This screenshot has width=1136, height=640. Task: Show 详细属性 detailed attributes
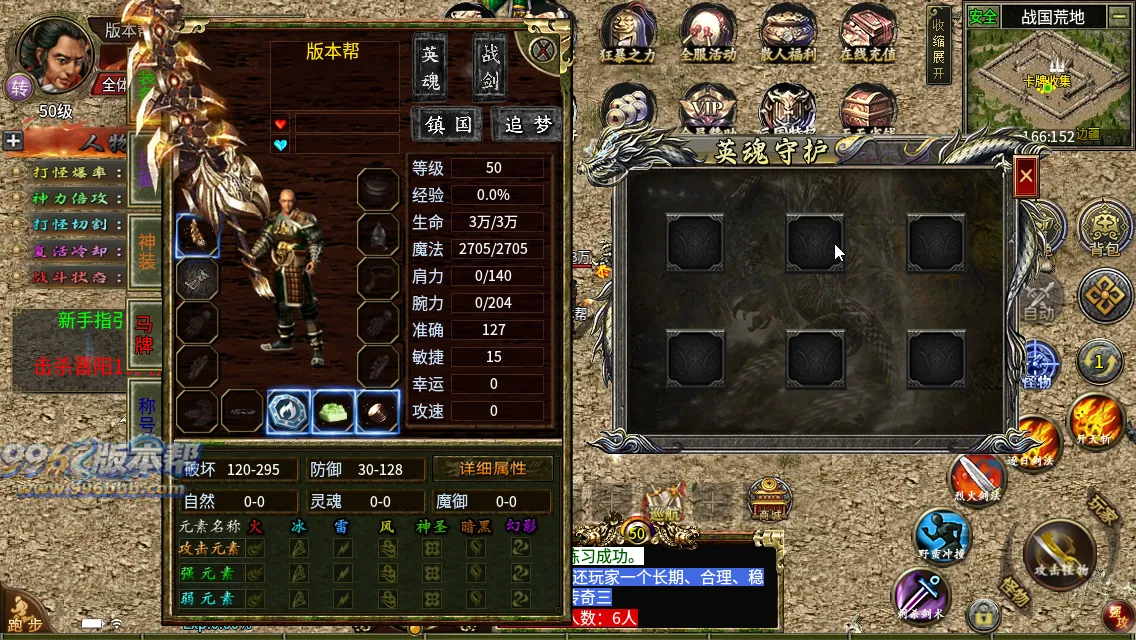pos(493,469)
